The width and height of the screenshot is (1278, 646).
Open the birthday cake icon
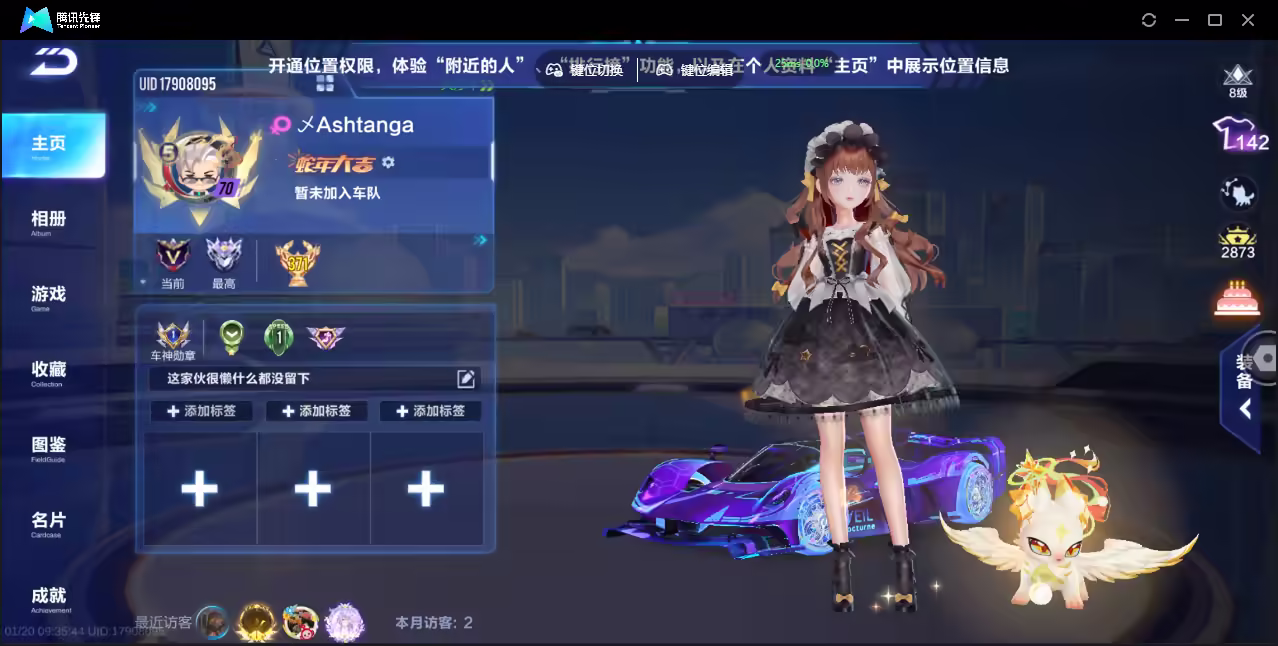1237,298
